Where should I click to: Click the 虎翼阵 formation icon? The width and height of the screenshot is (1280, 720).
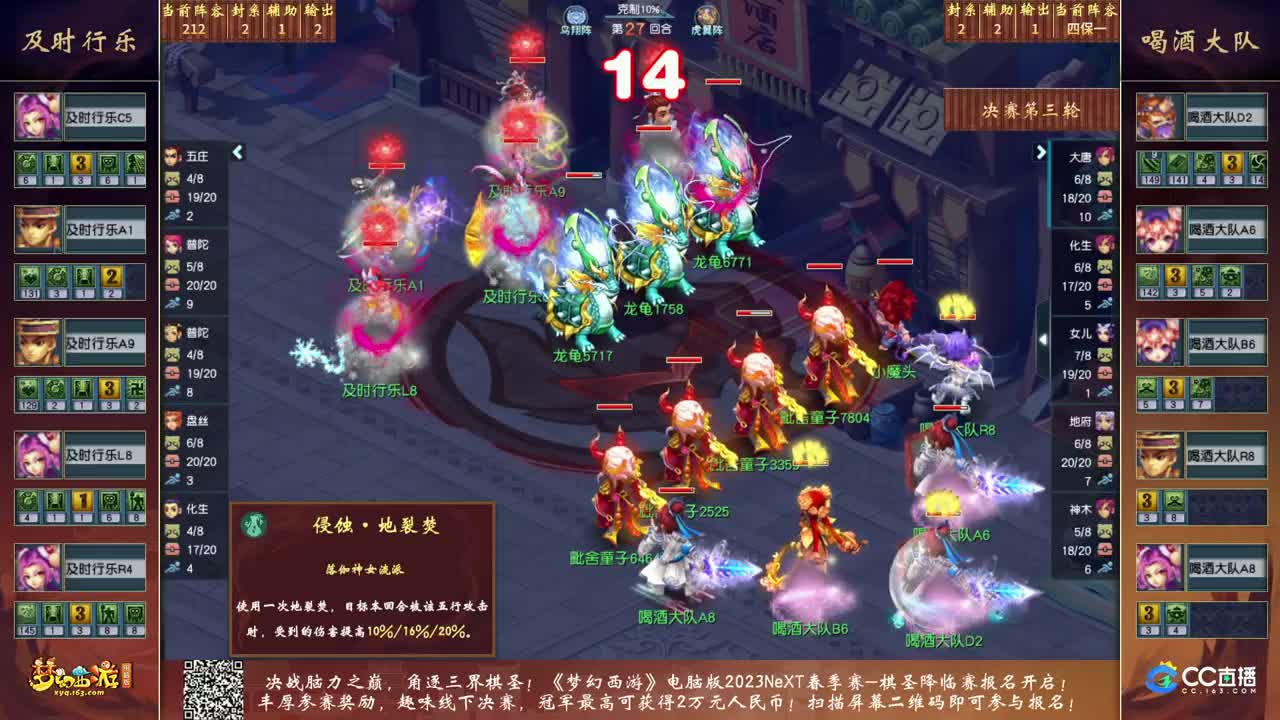[x=706, y=14]
